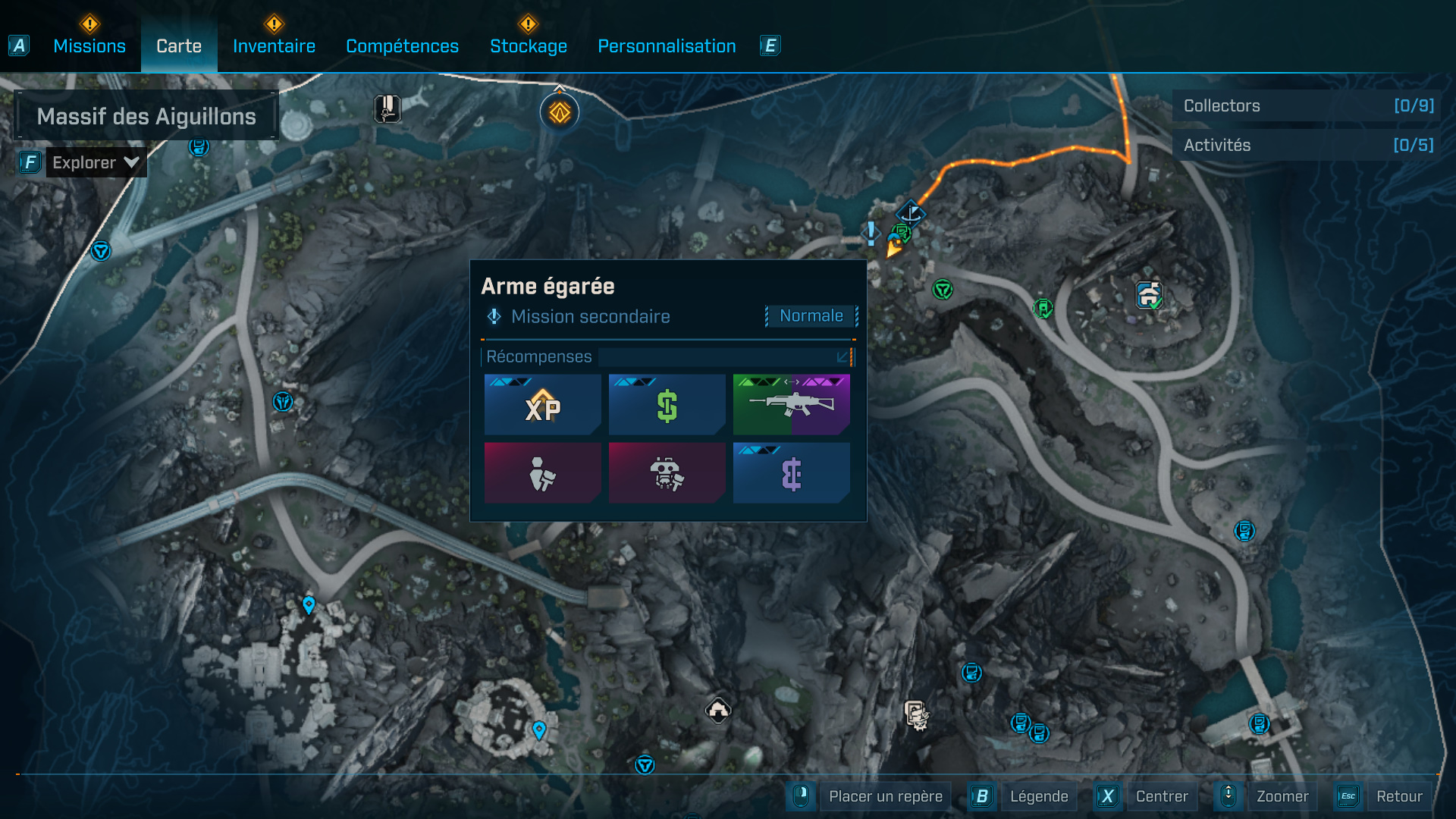Select the white house marker on map
1456x819 pixels.
tap(717, 711)
